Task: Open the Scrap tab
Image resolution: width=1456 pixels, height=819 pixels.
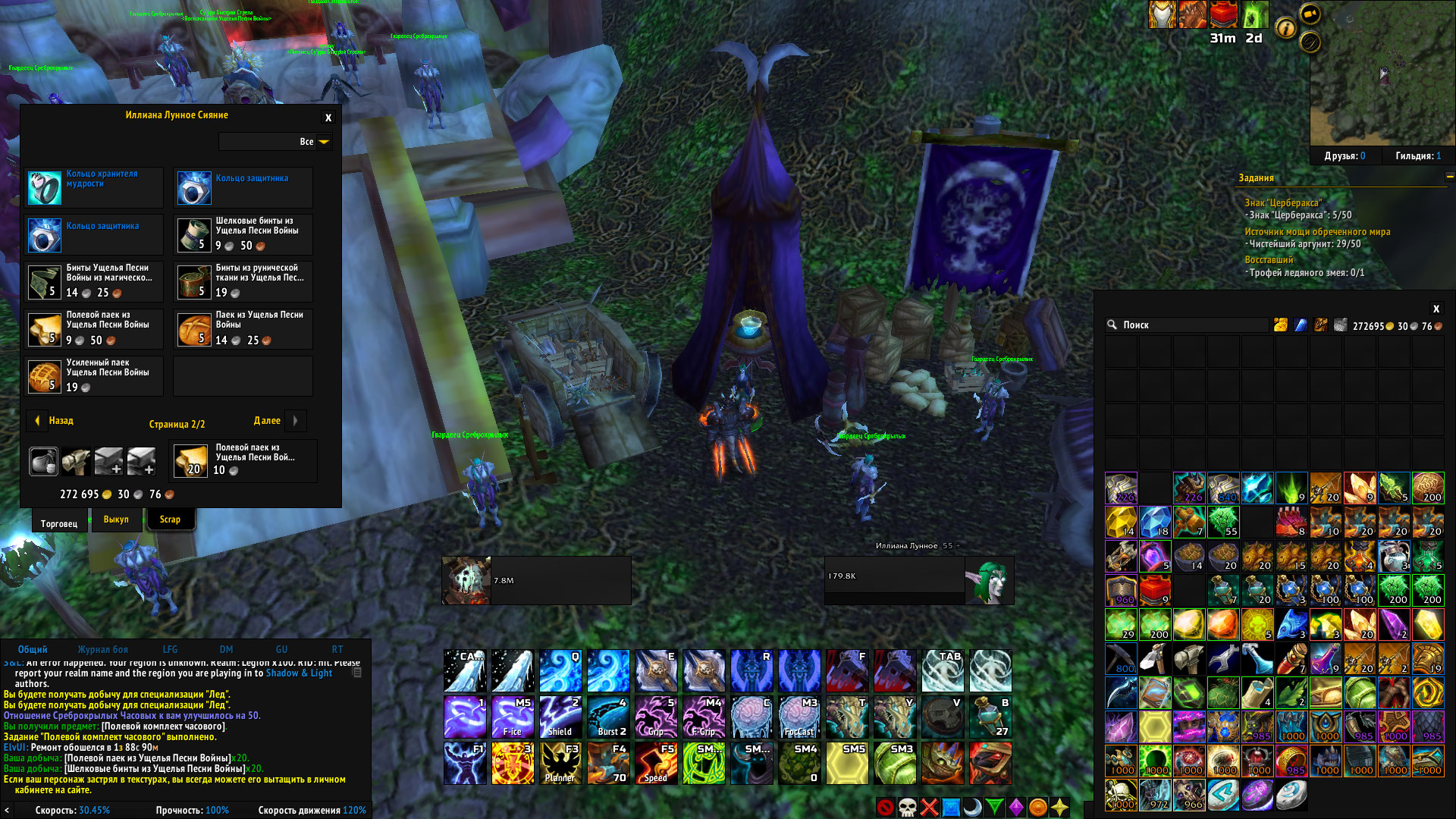Action: tap(170, 519)
